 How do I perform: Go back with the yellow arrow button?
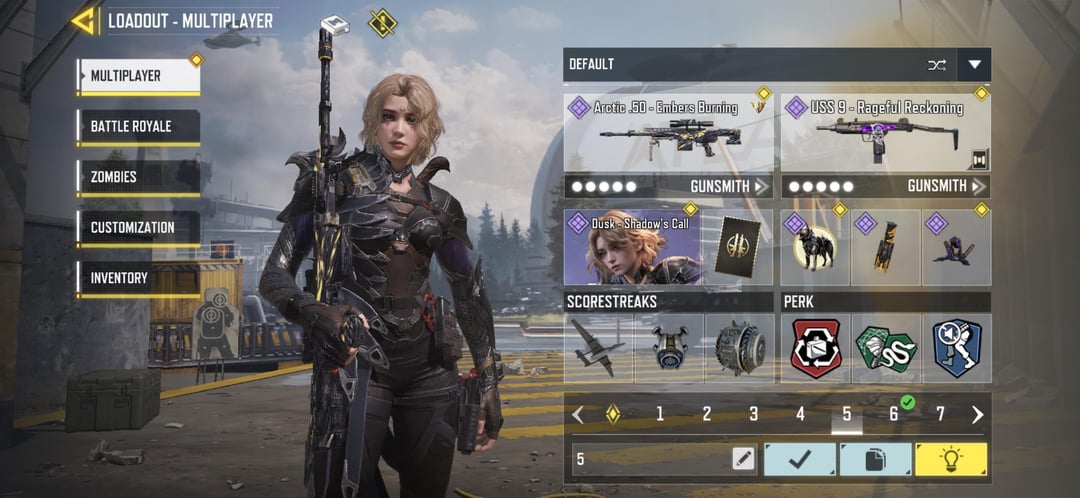tap(84, 21)
